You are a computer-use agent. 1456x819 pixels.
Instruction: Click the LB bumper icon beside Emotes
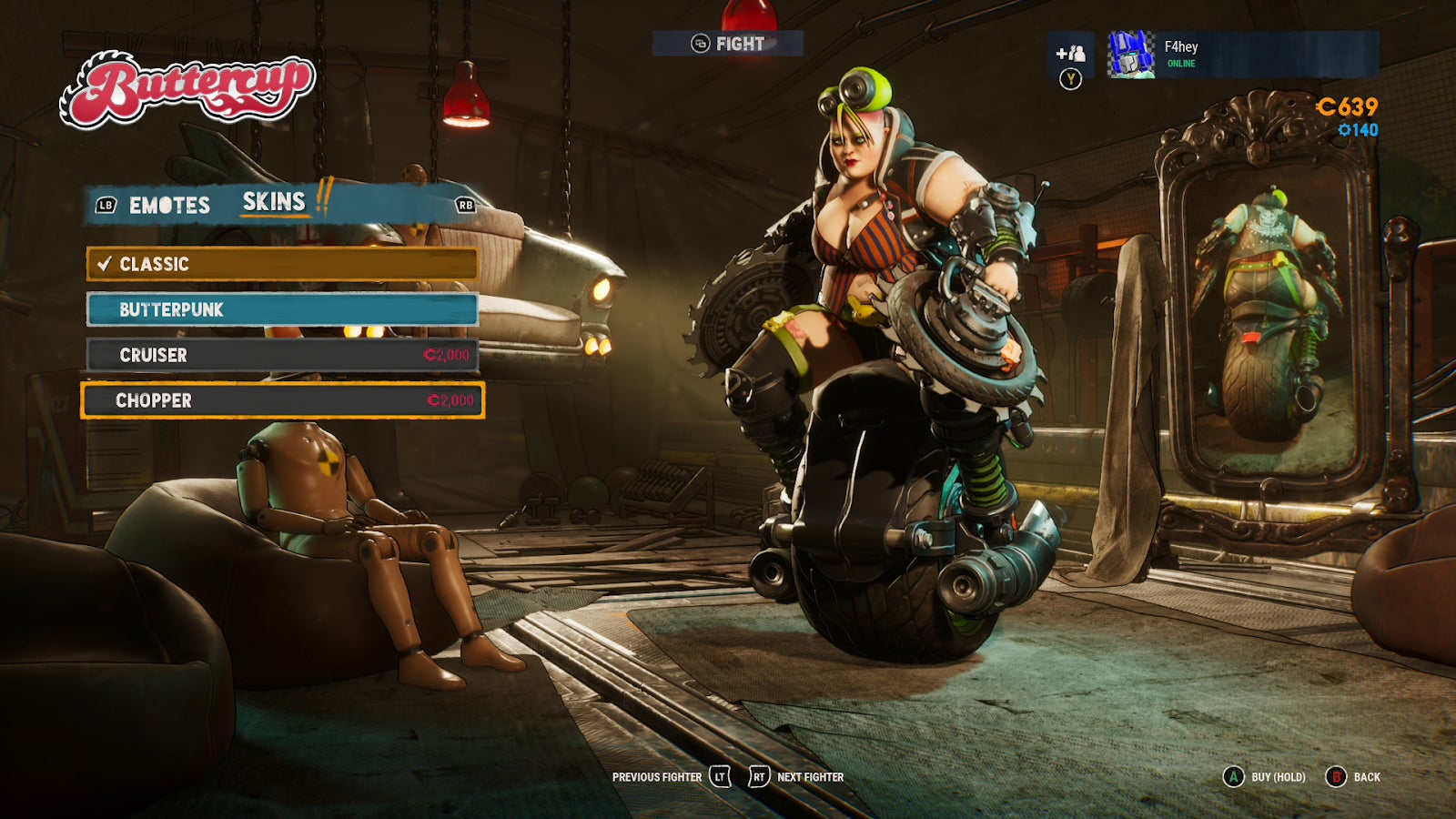(x=105, y=206)
